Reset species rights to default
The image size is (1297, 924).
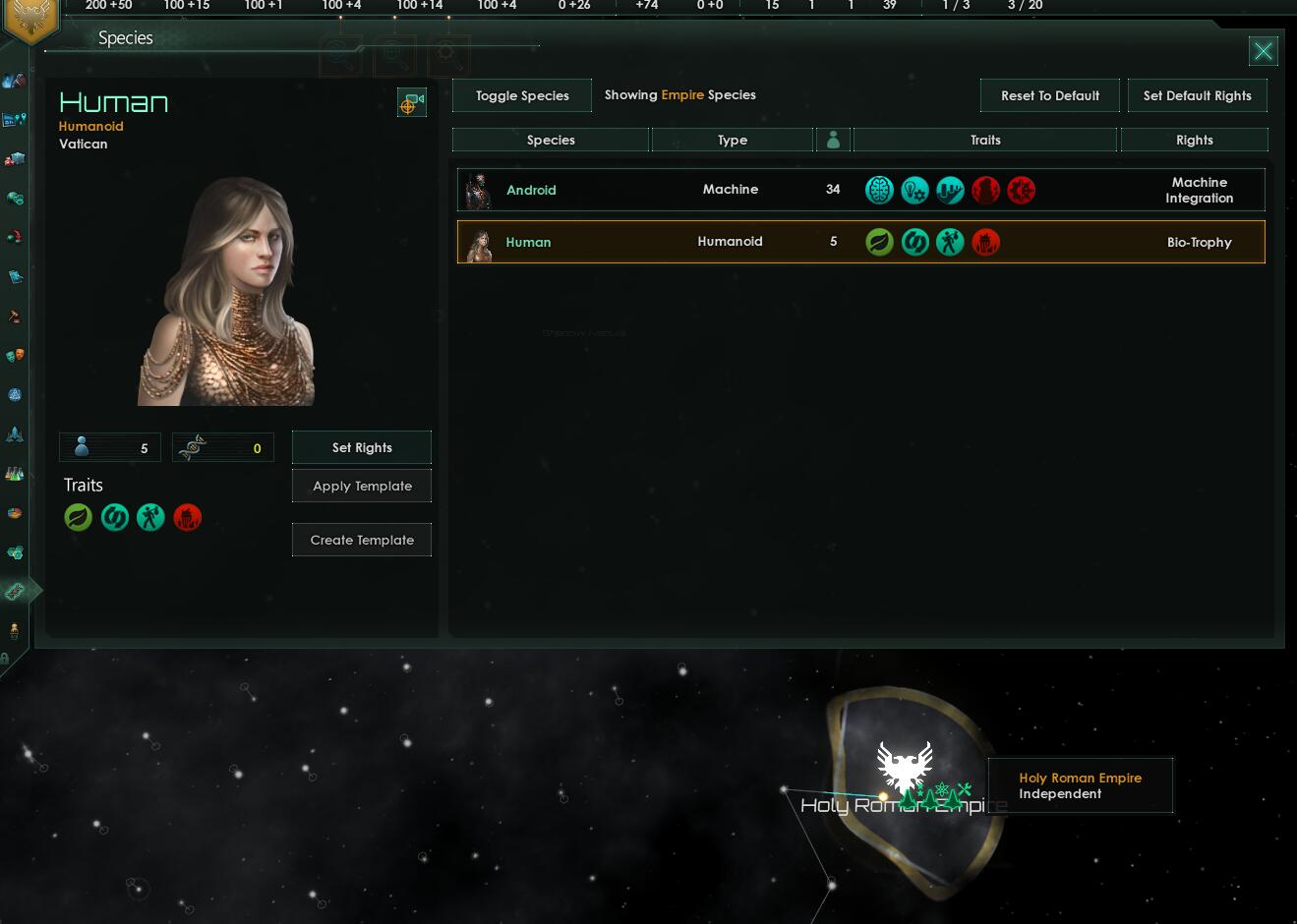[1049, 95]
